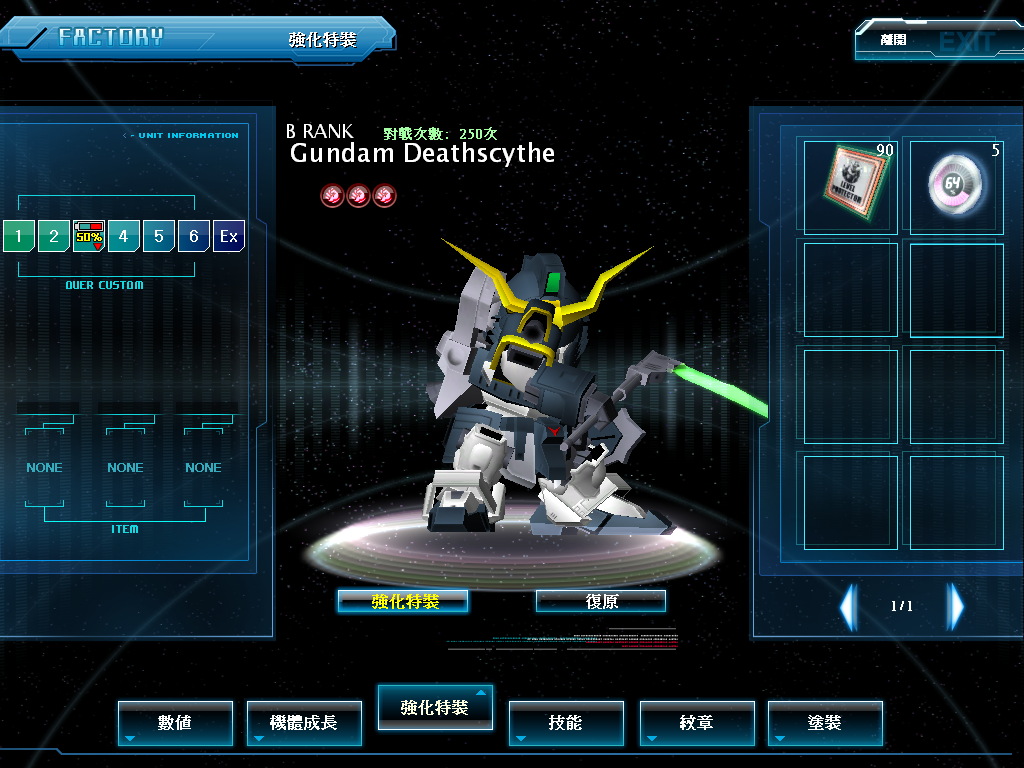Go to the previous inventory page arrow
Viewport: 1024px width, 768px height.
pos(848,606)
